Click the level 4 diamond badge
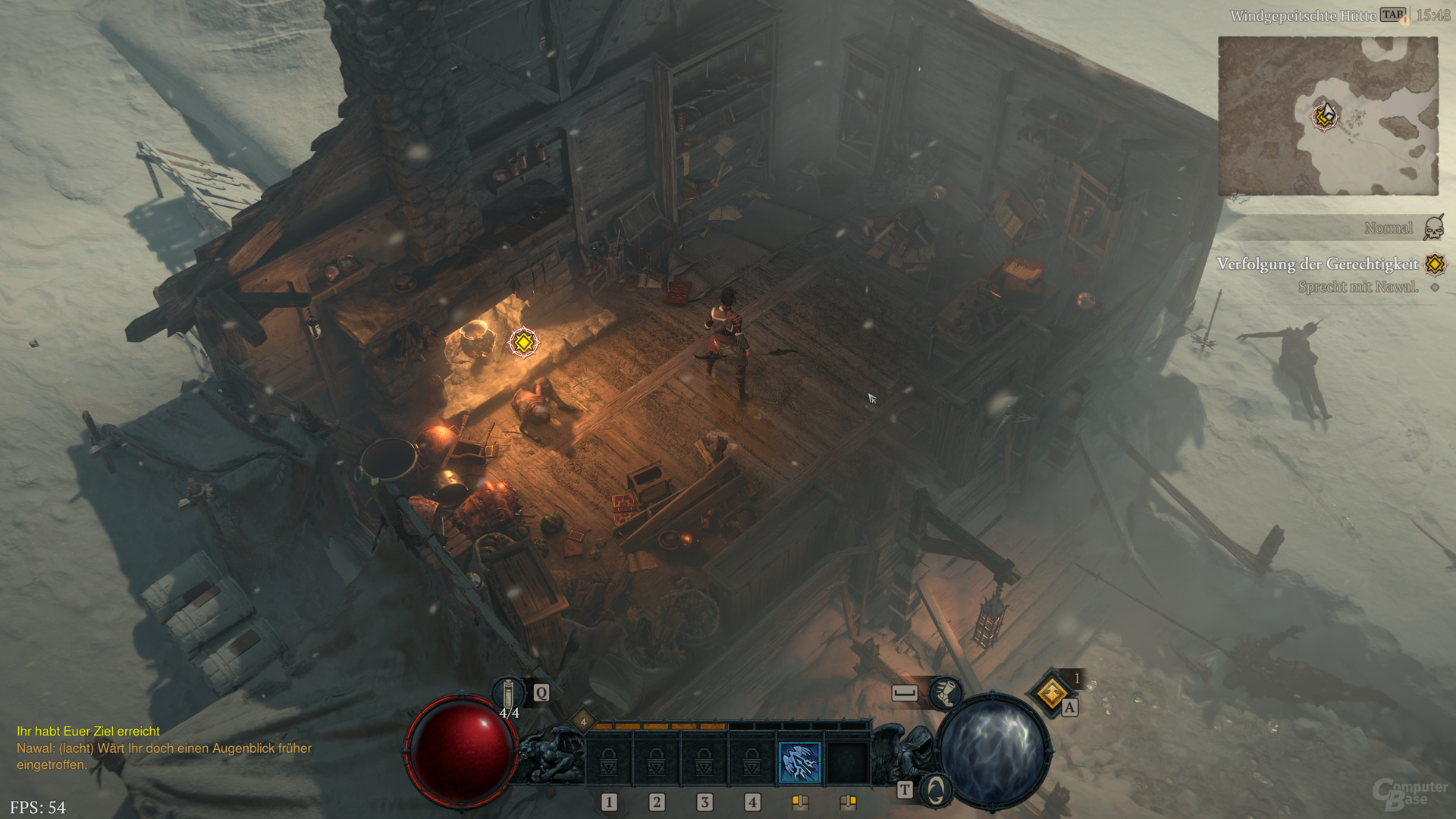This screenshot has height=819, width=1456. 583,722
